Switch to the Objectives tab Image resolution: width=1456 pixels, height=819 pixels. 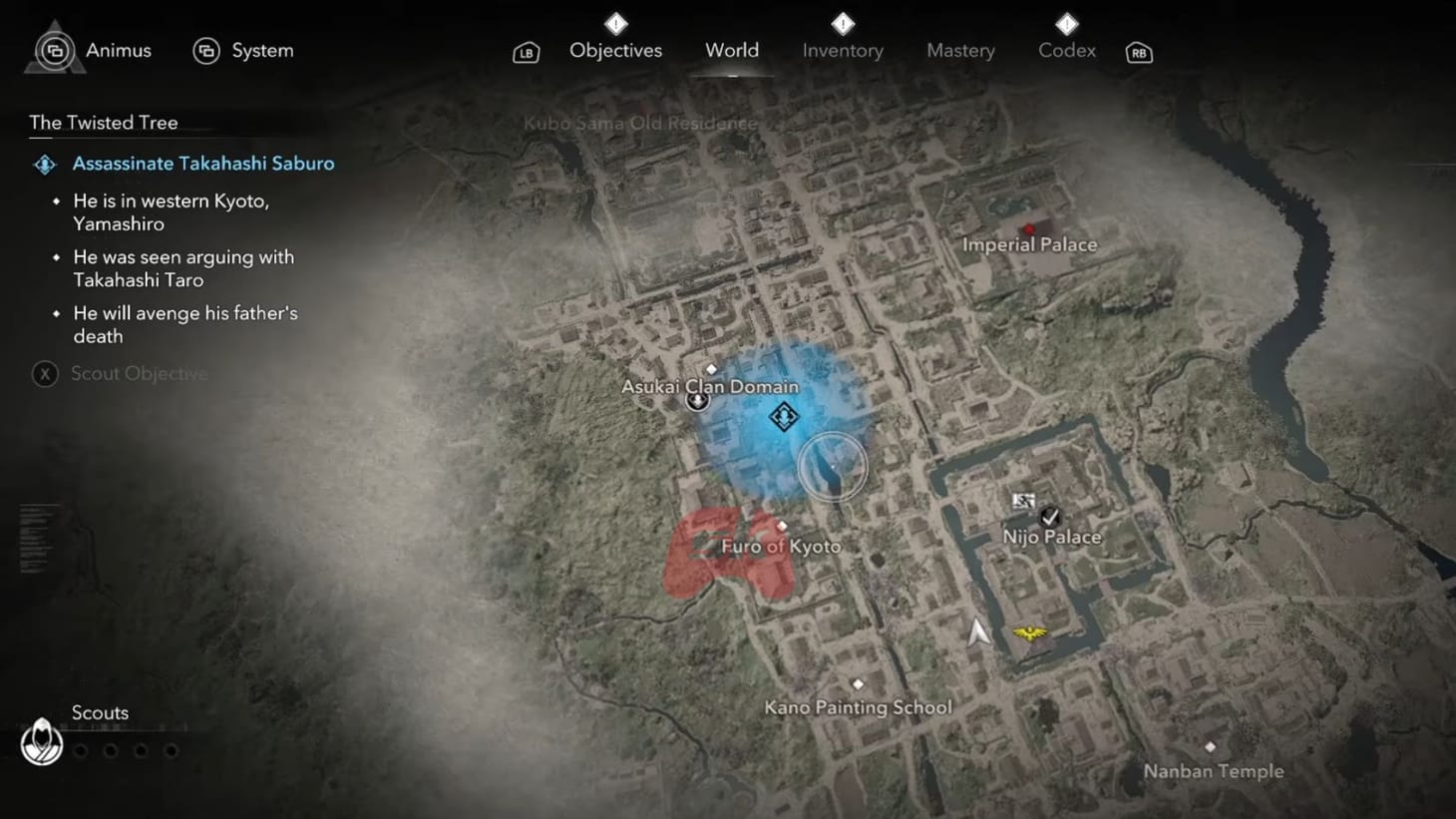tap(615, 50)
